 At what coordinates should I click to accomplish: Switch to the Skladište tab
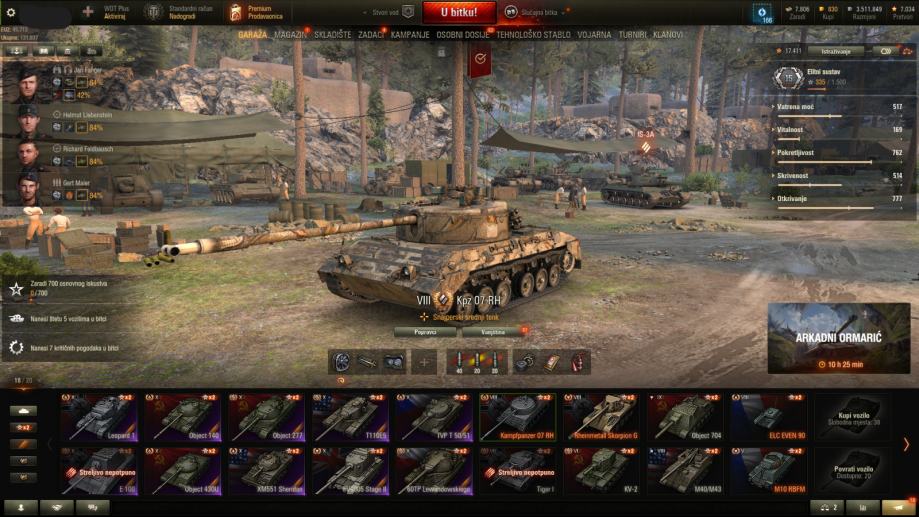point(331,34)
